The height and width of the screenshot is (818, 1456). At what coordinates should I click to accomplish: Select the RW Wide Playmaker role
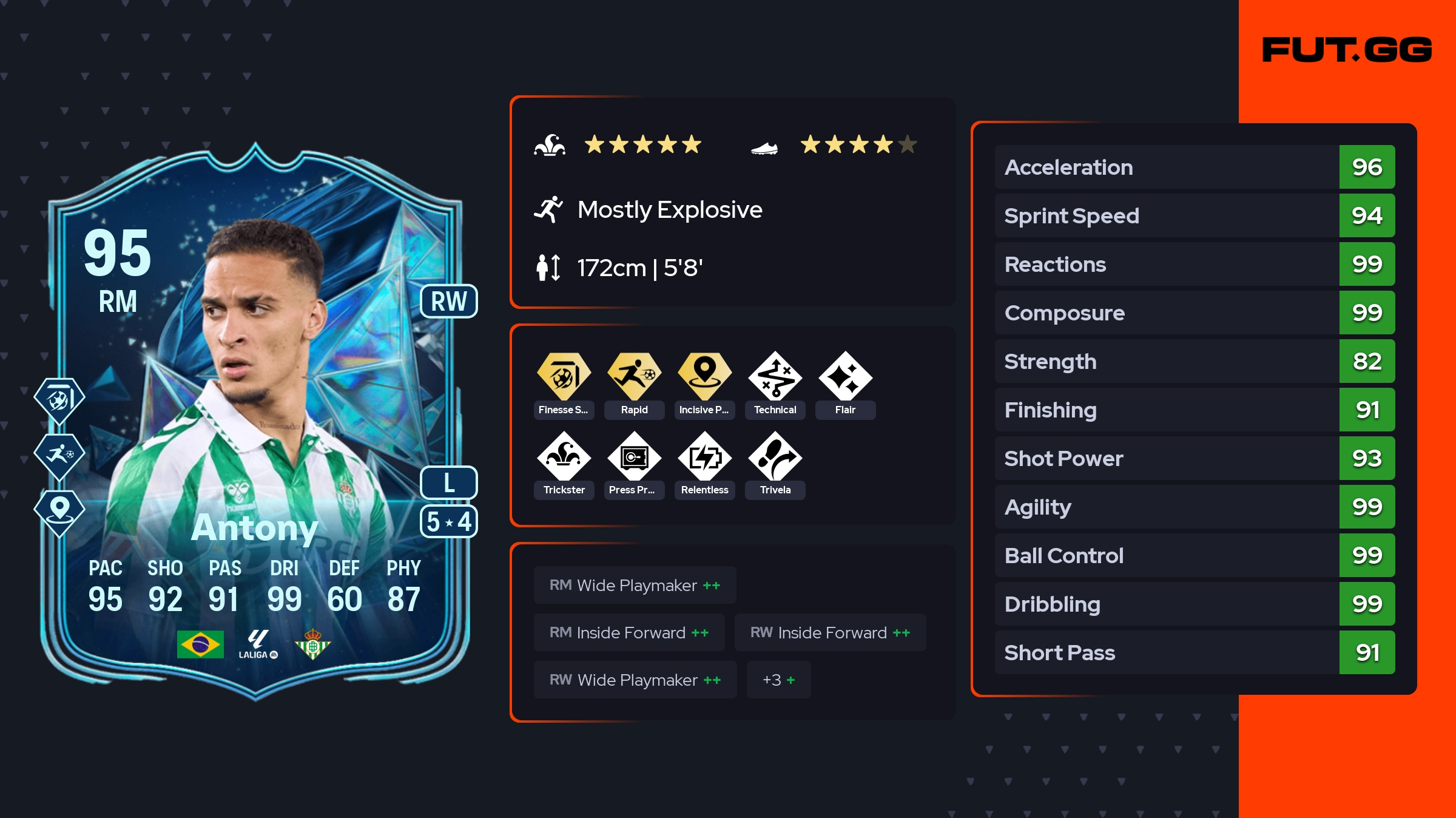(x=635, y=680)
